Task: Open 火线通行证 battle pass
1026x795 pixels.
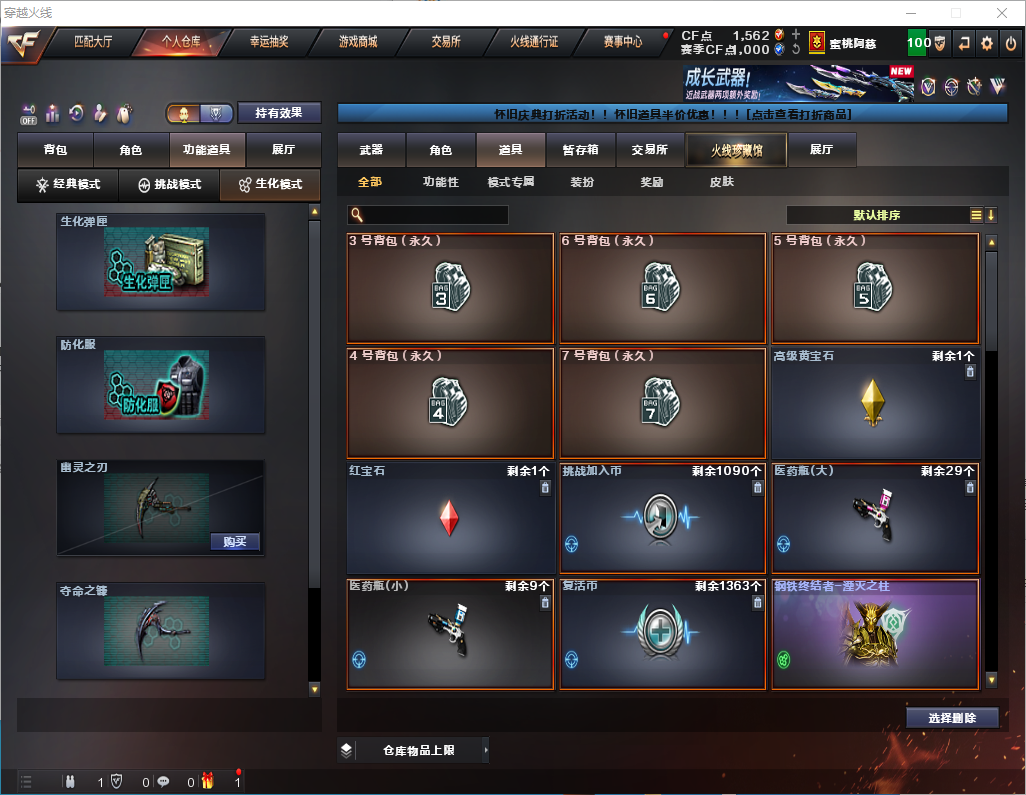Action: click(x=534, y=42)
